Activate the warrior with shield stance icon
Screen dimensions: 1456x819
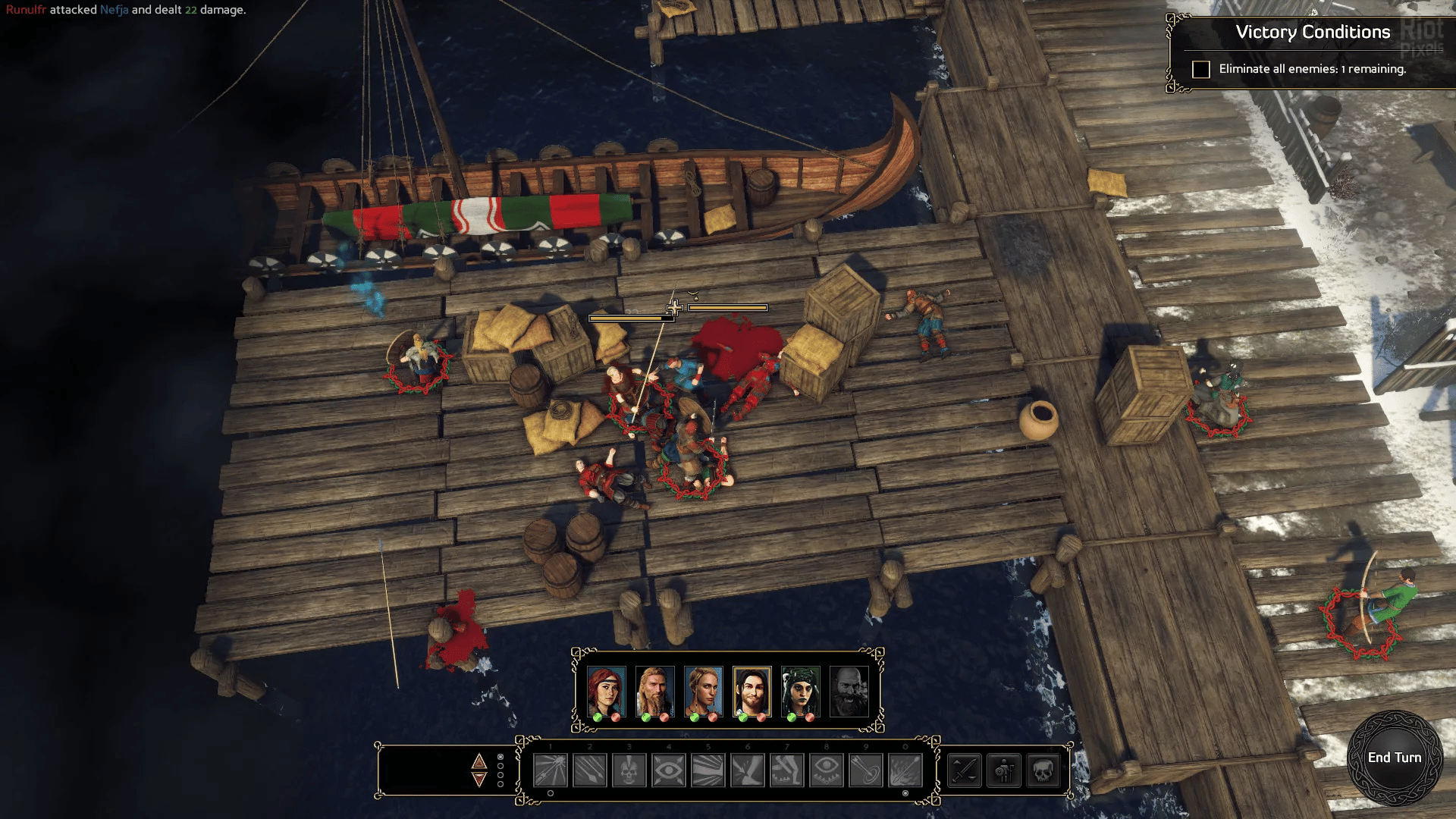pos(1004,771)
